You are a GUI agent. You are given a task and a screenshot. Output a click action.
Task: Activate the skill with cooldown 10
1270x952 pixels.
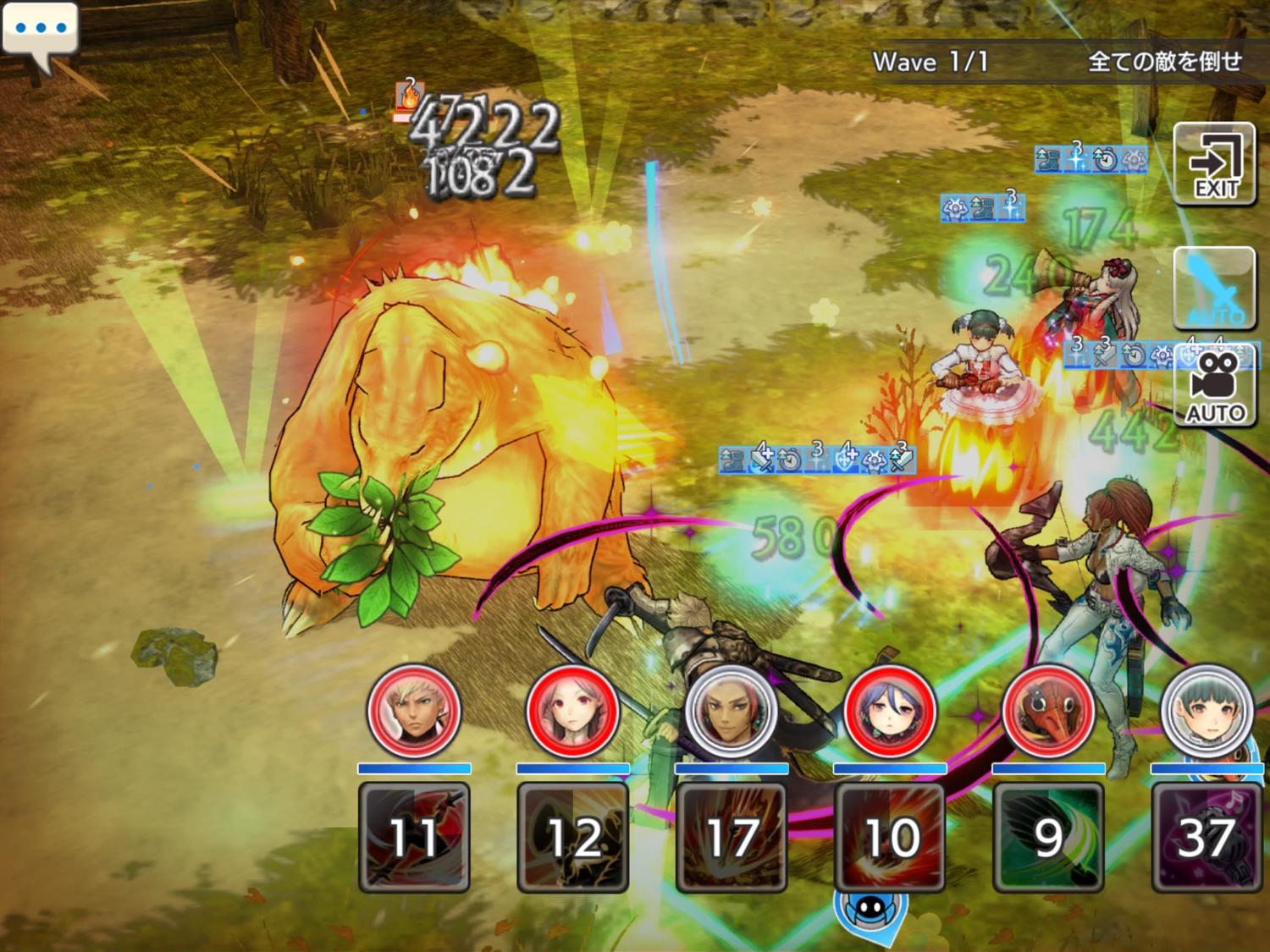(890, 837)
